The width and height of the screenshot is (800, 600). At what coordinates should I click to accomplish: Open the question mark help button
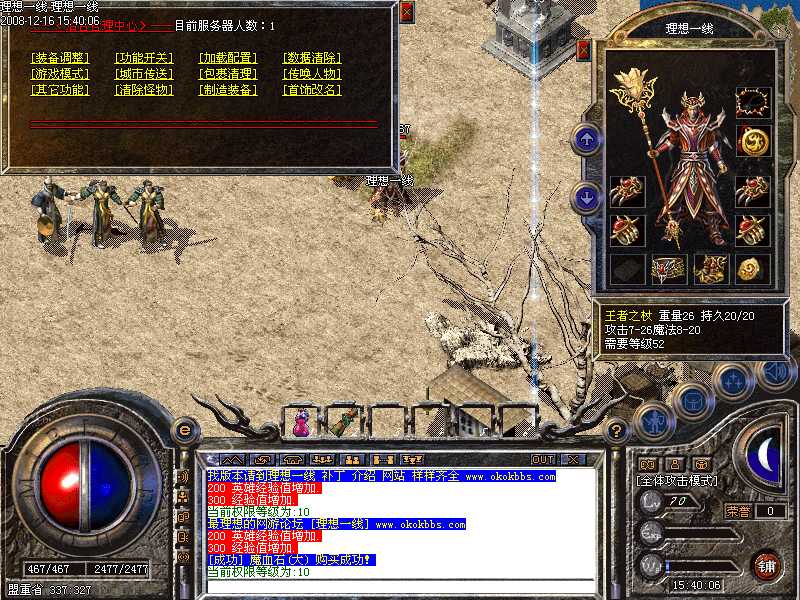[x=617, y=431]
